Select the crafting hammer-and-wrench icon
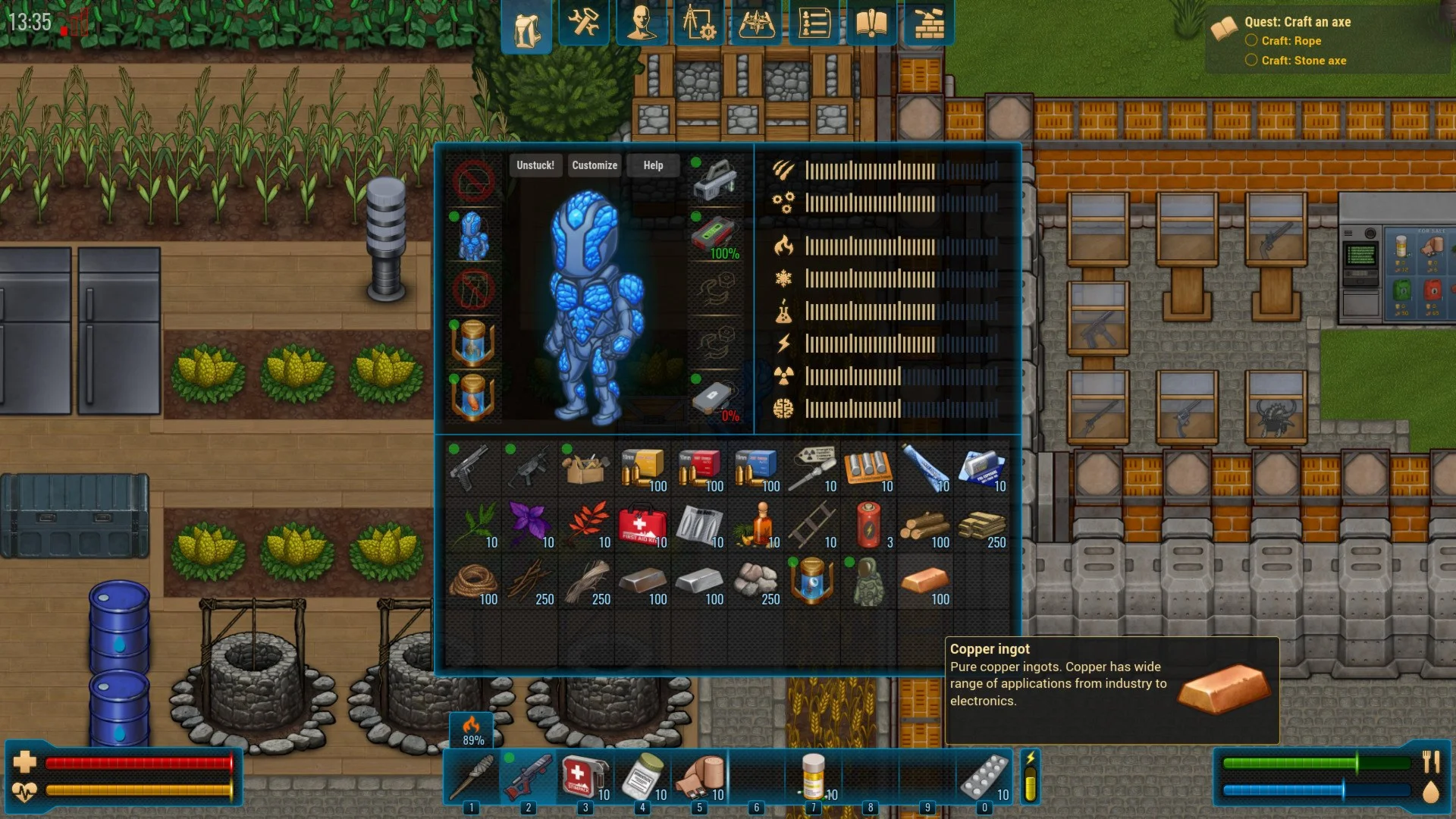Screen dimensions: 1456x819 (583, 24)
